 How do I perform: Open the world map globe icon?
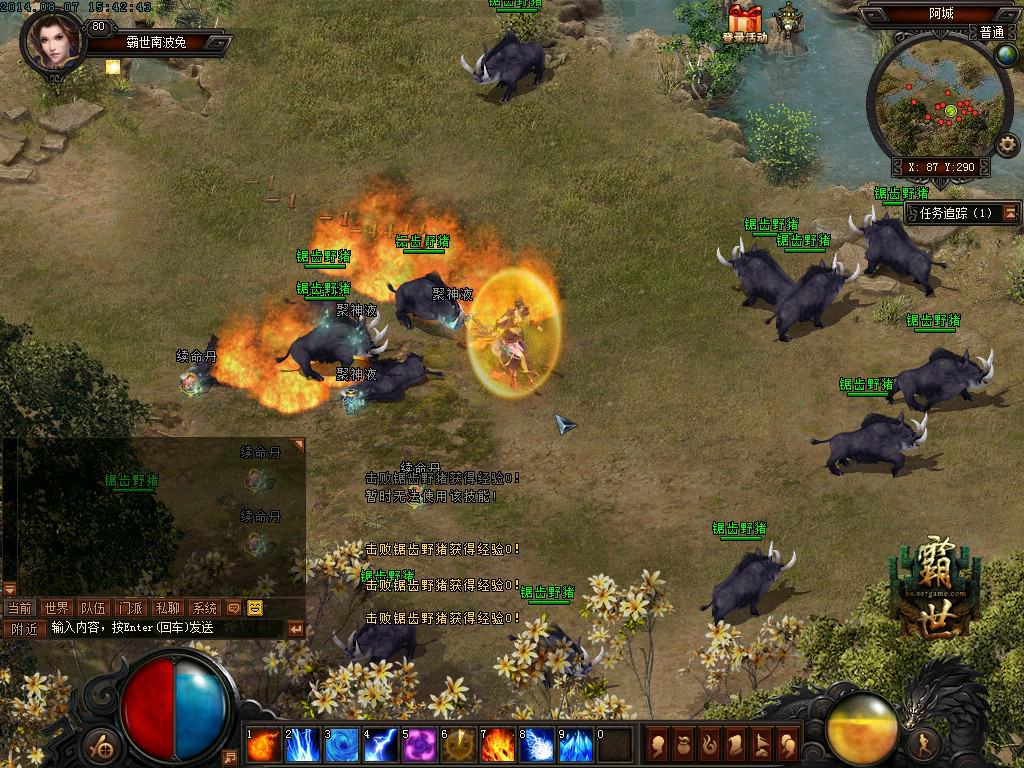click(1006, 55)
